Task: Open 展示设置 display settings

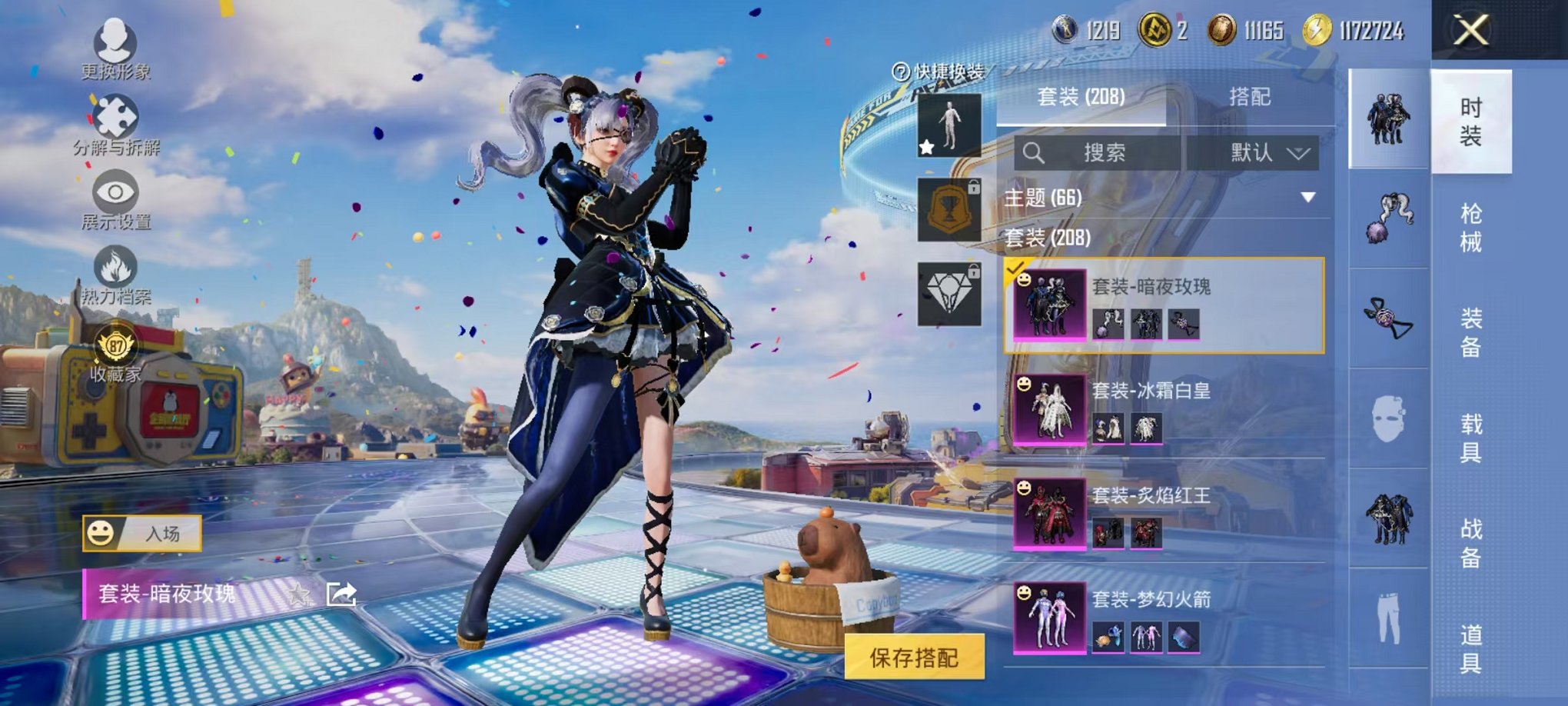Action: (115, 198)
